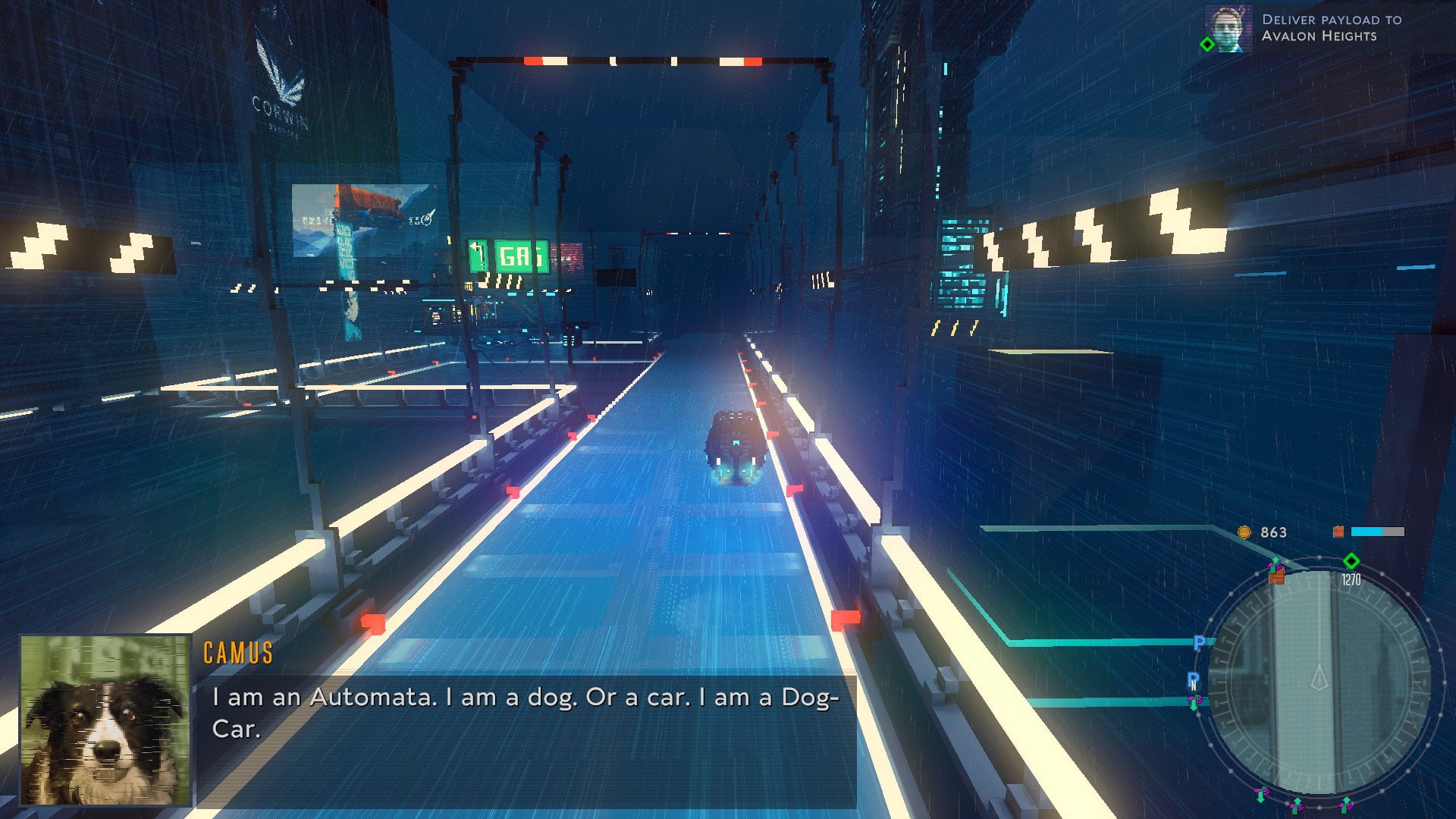
Task: Click the contact portrait beside the objective
Action: point(1228,30)
